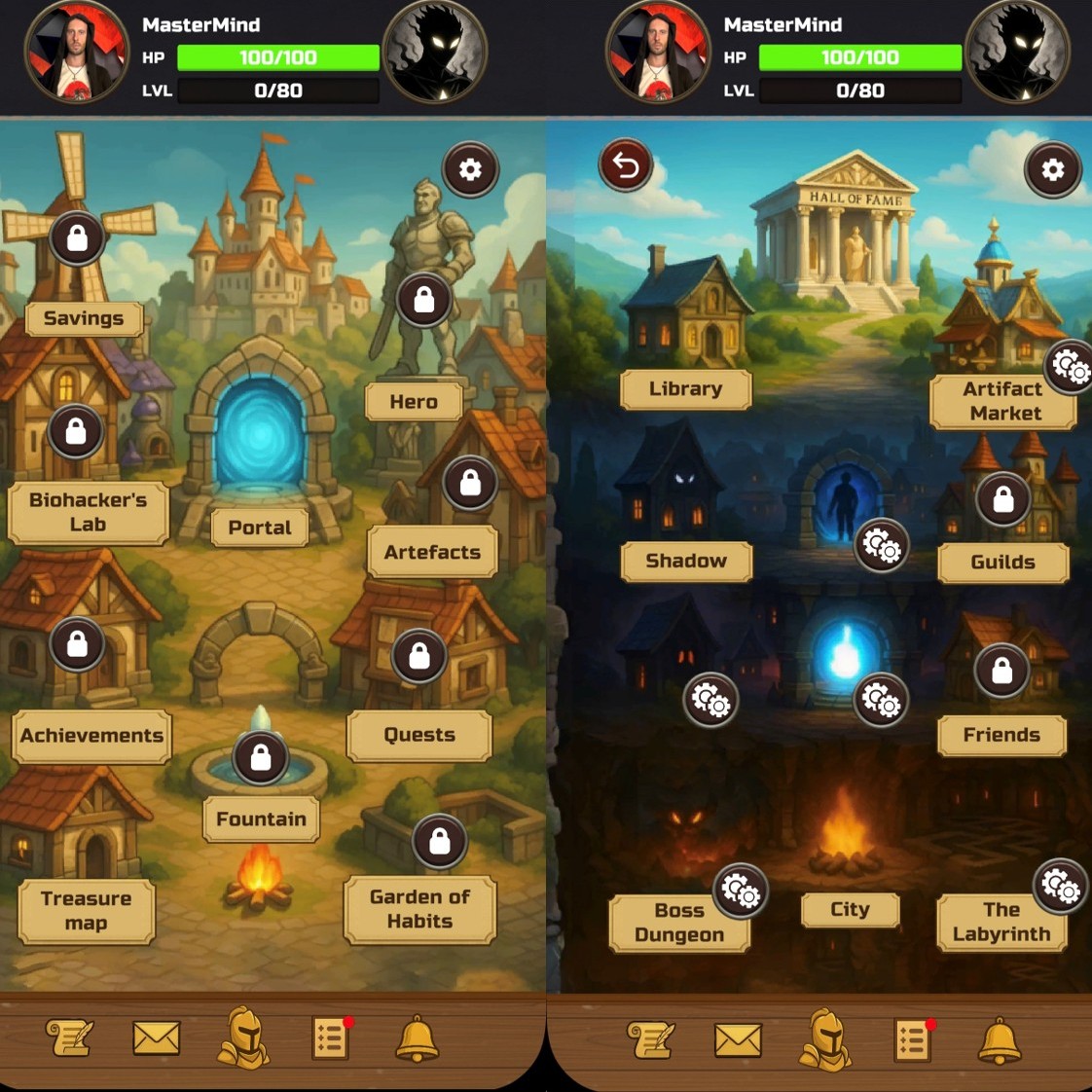Open the Treasure map

(86, 910)
